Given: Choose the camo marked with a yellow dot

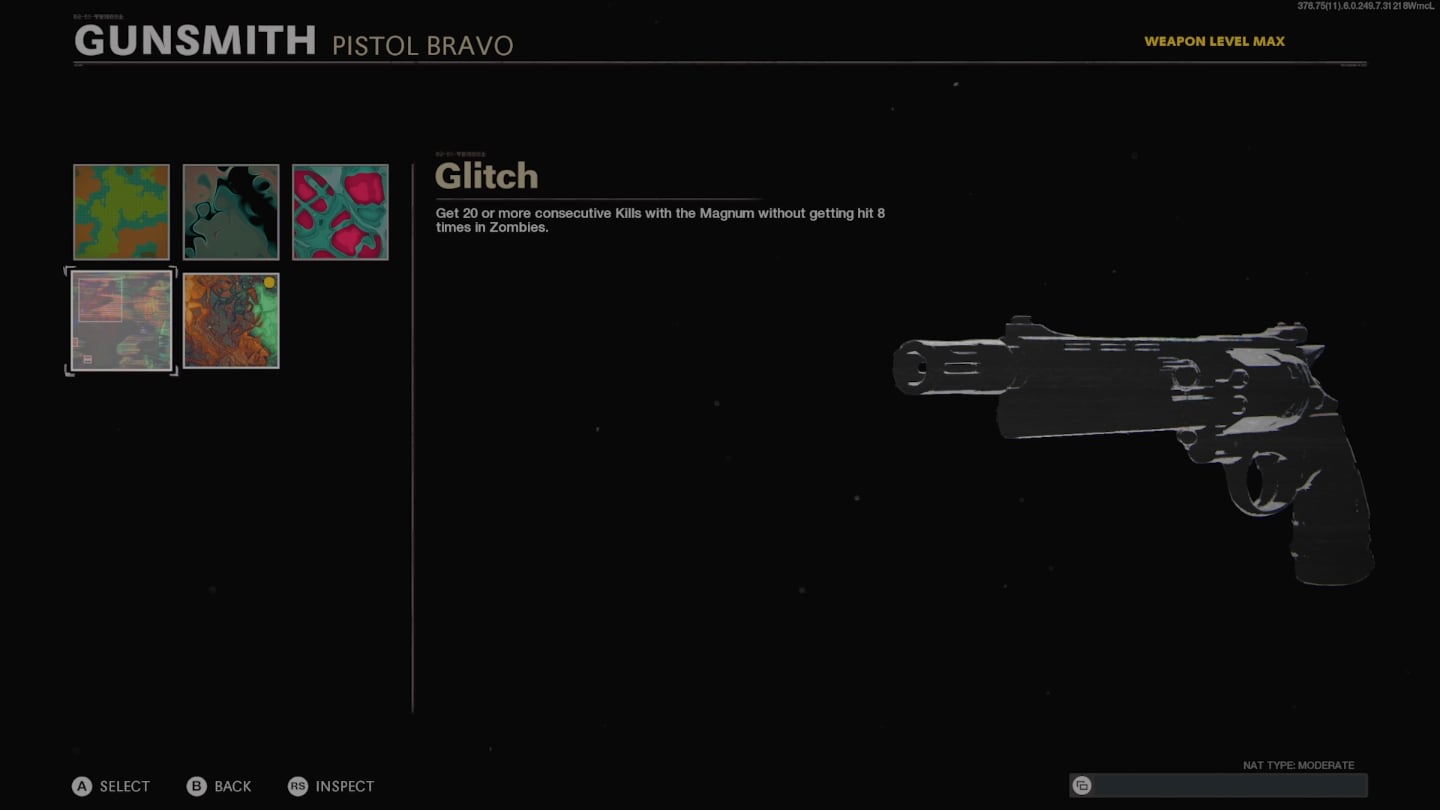Looking at the screenshot, I should point(231,321).
